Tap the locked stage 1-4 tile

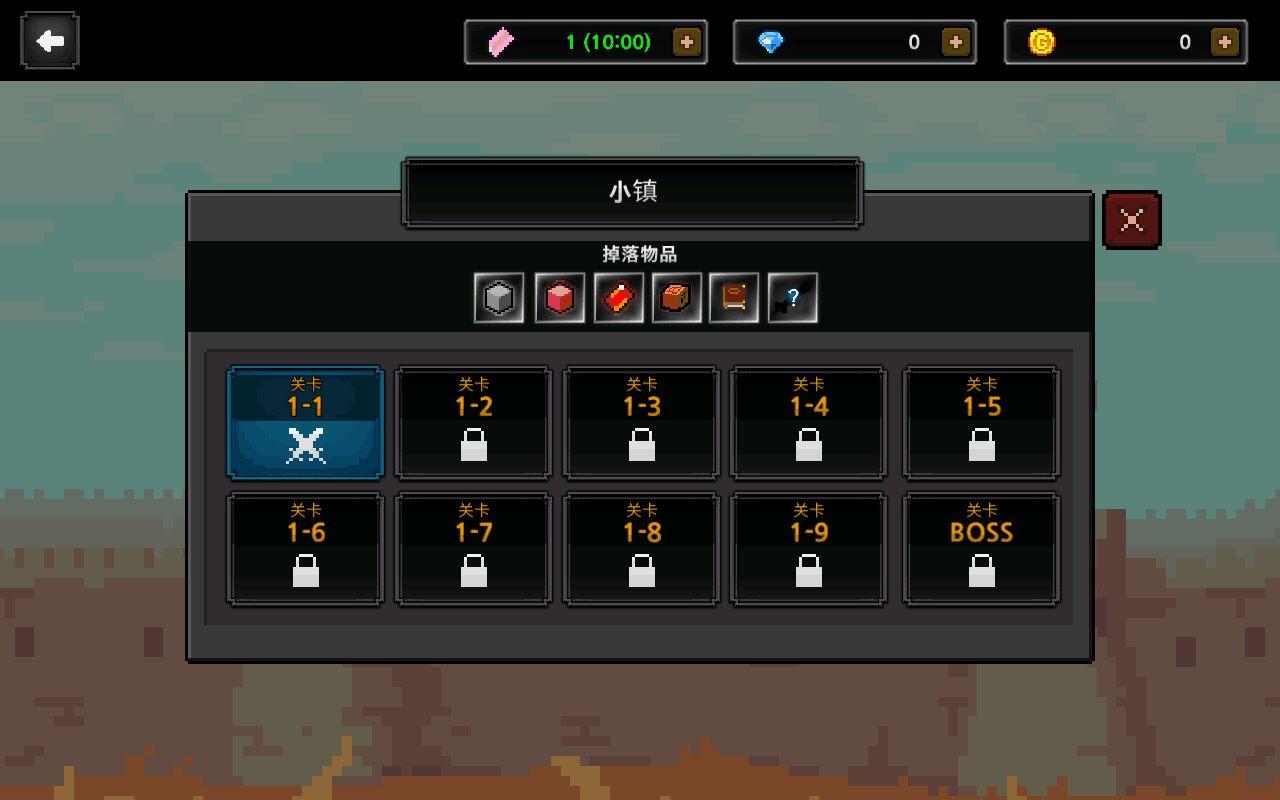[808, 423]
